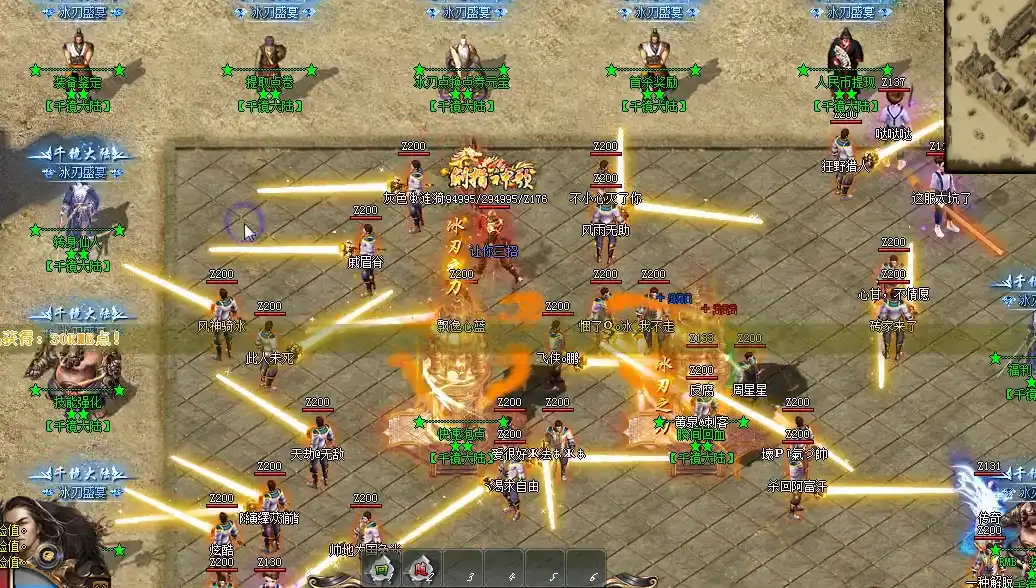Open the minimap in the top-right corner

point(991,84)
